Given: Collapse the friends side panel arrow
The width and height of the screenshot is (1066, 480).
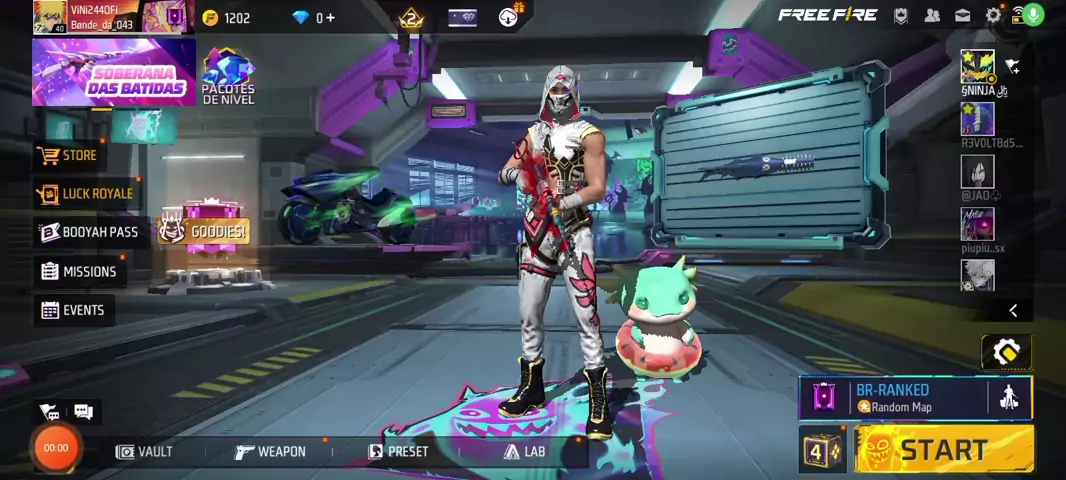Looking at the screenshot, I should pyautogui.click(x=1013, y=311).
